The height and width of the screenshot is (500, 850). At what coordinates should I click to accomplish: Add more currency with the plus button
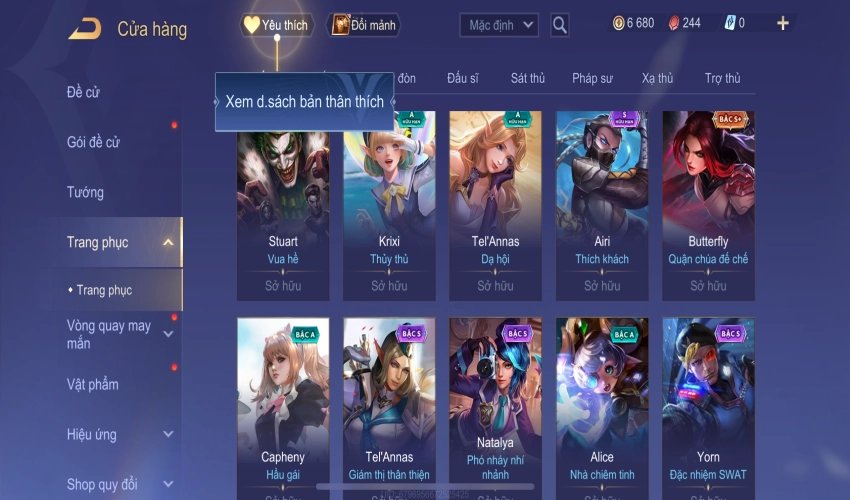782,23
